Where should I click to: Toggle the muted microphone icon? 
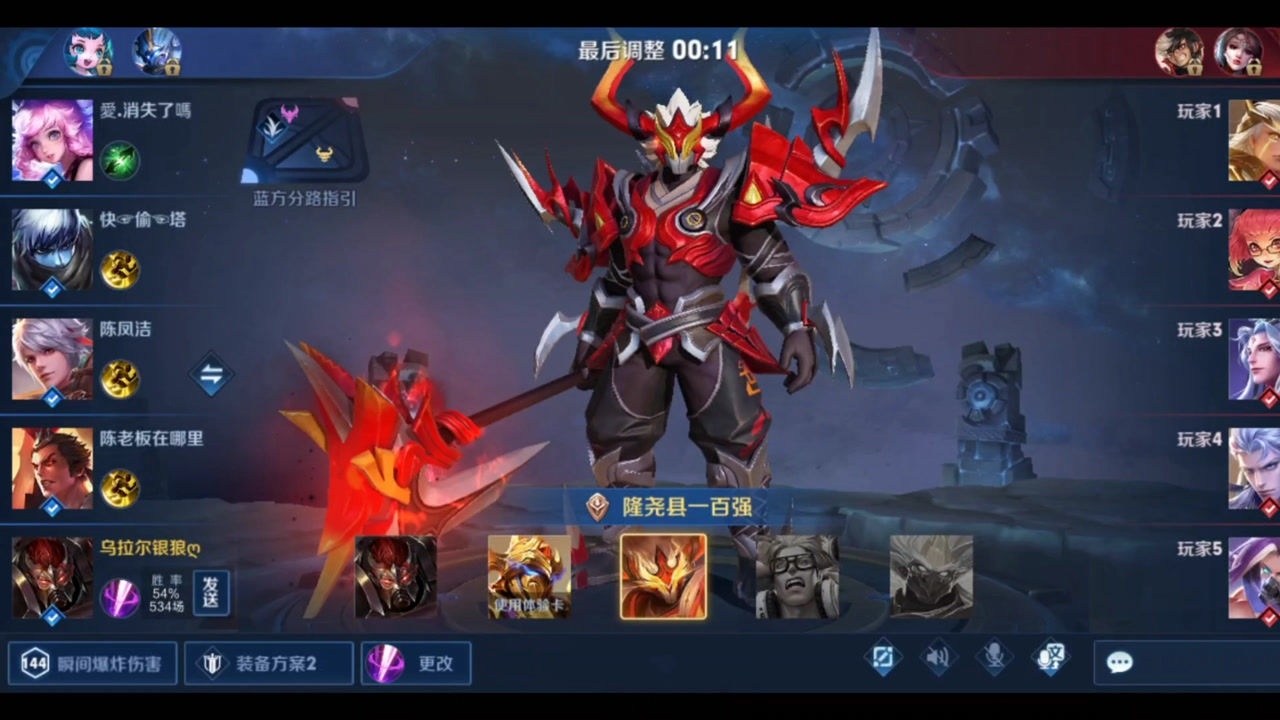[994, 658]
